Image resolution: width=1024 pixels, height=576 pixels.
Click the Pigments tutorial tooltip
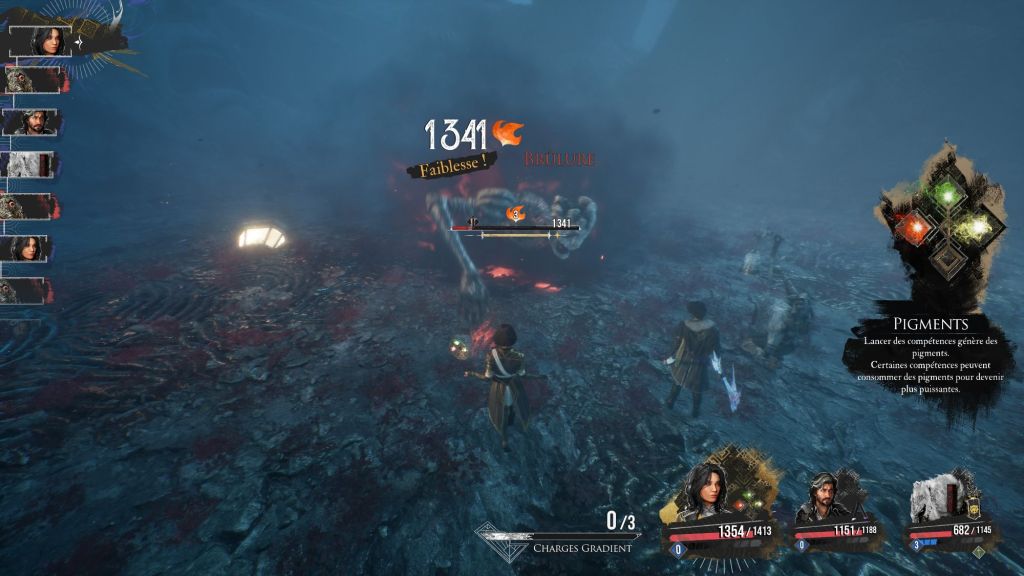[x=932, y=357]
